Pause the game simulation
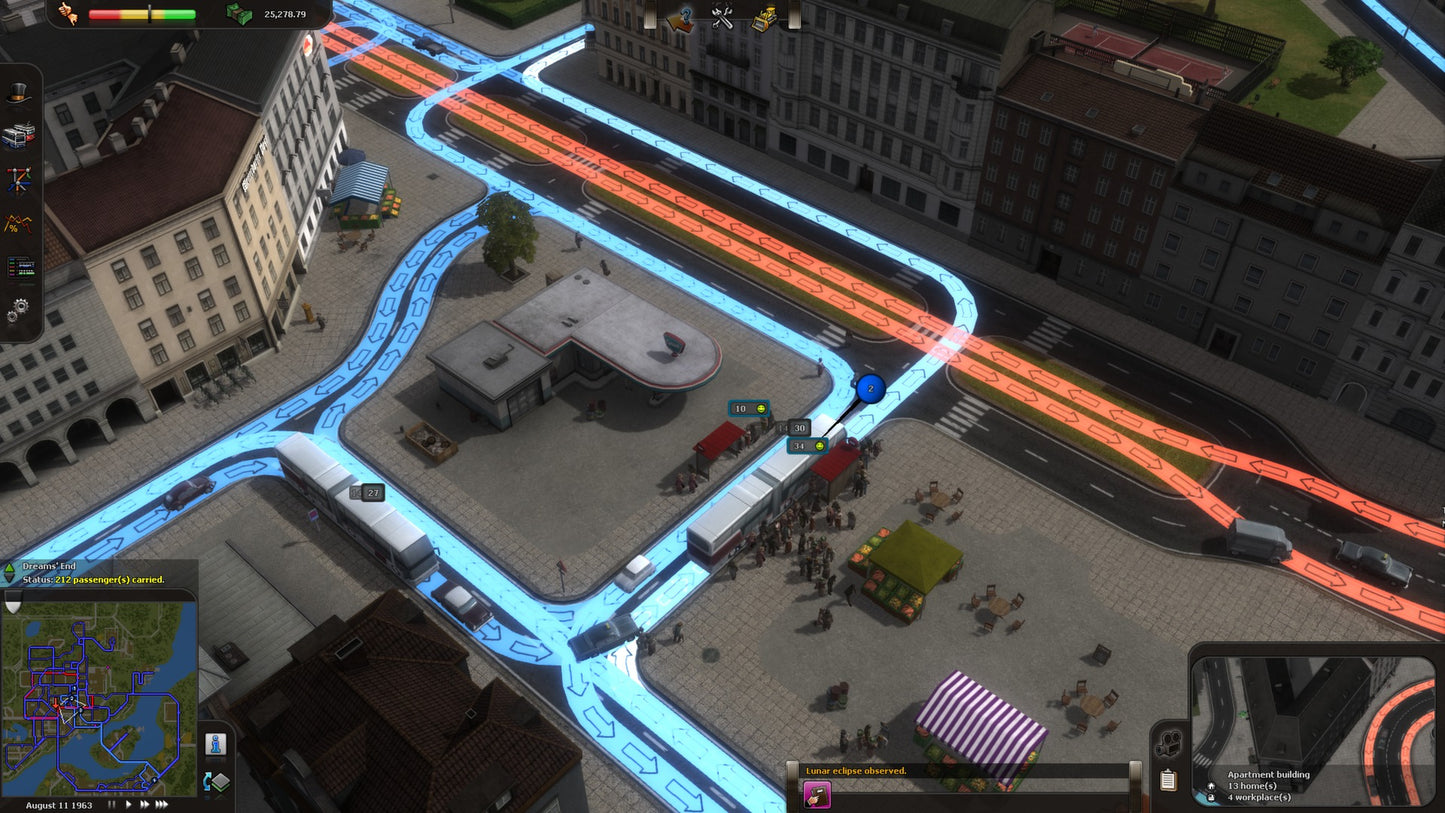 [112, 804]
